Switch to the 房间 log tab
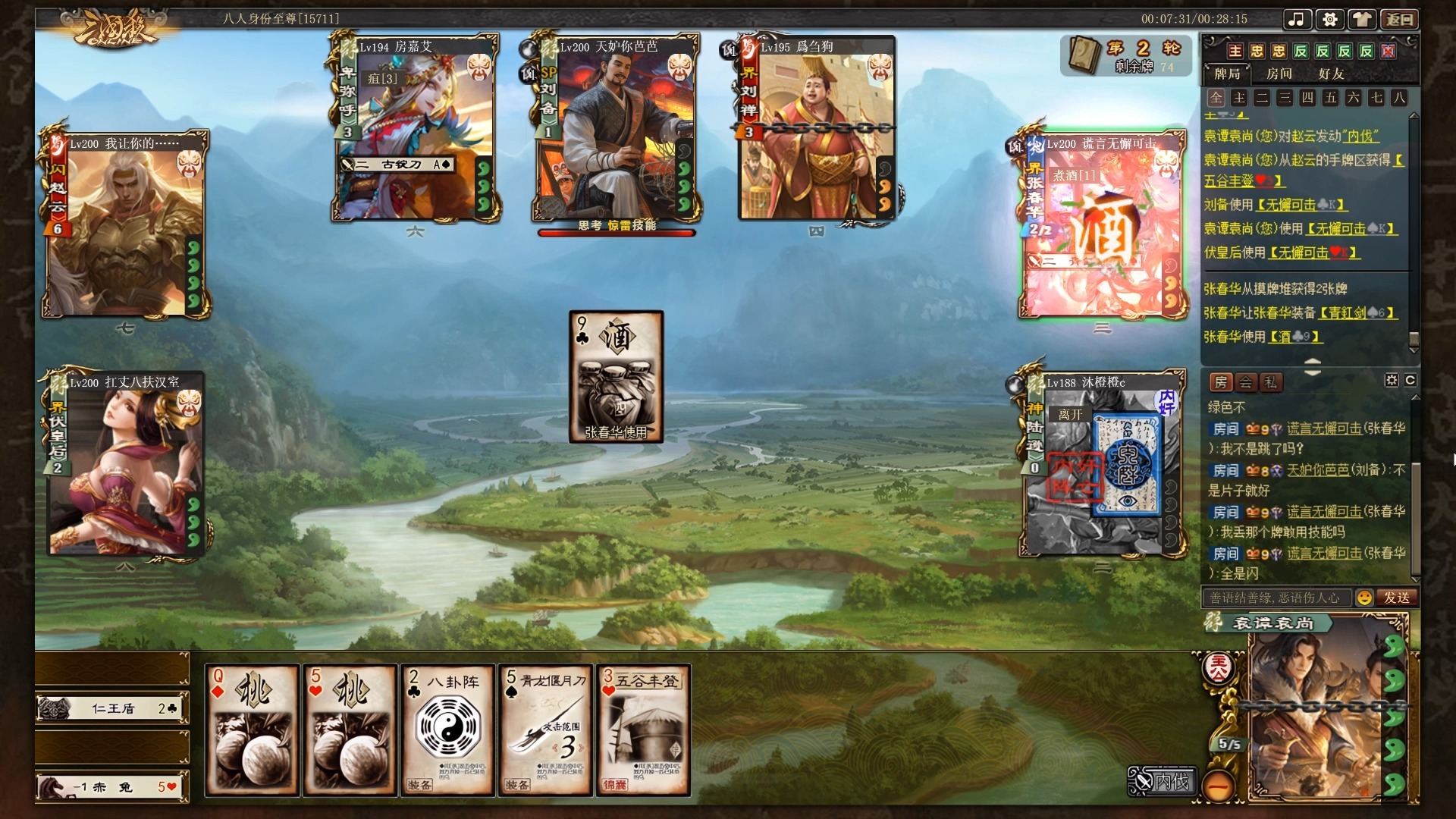Viewport: 1456px width, 819px height. click(1279, 74)
